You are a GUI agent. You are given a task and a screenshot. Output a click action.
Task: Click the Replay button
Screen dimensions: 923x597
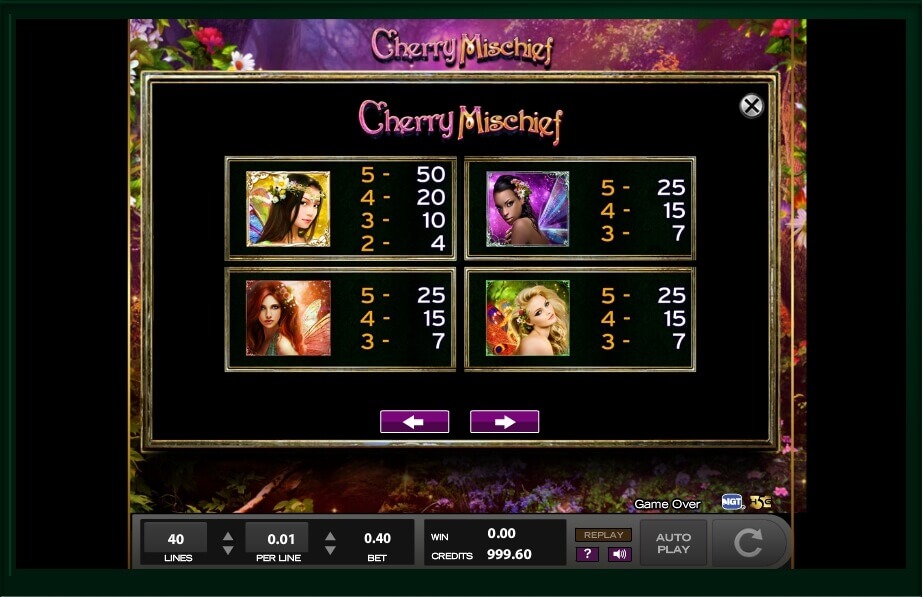coord(603,535)
